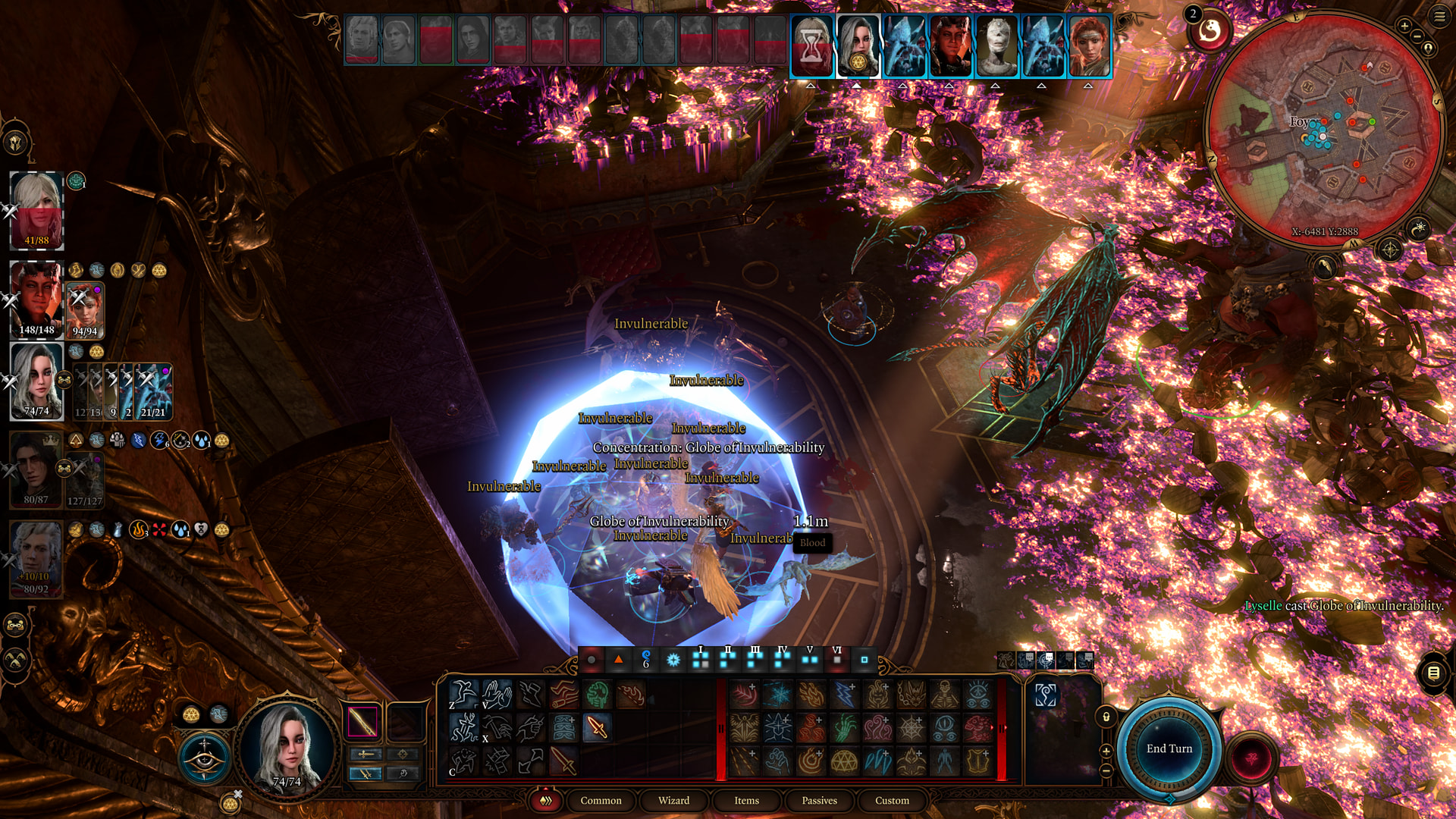Viewport: 1456px width, 819px height.
Task: Activate the skeleton summoning spell
Action: point(945,695)
